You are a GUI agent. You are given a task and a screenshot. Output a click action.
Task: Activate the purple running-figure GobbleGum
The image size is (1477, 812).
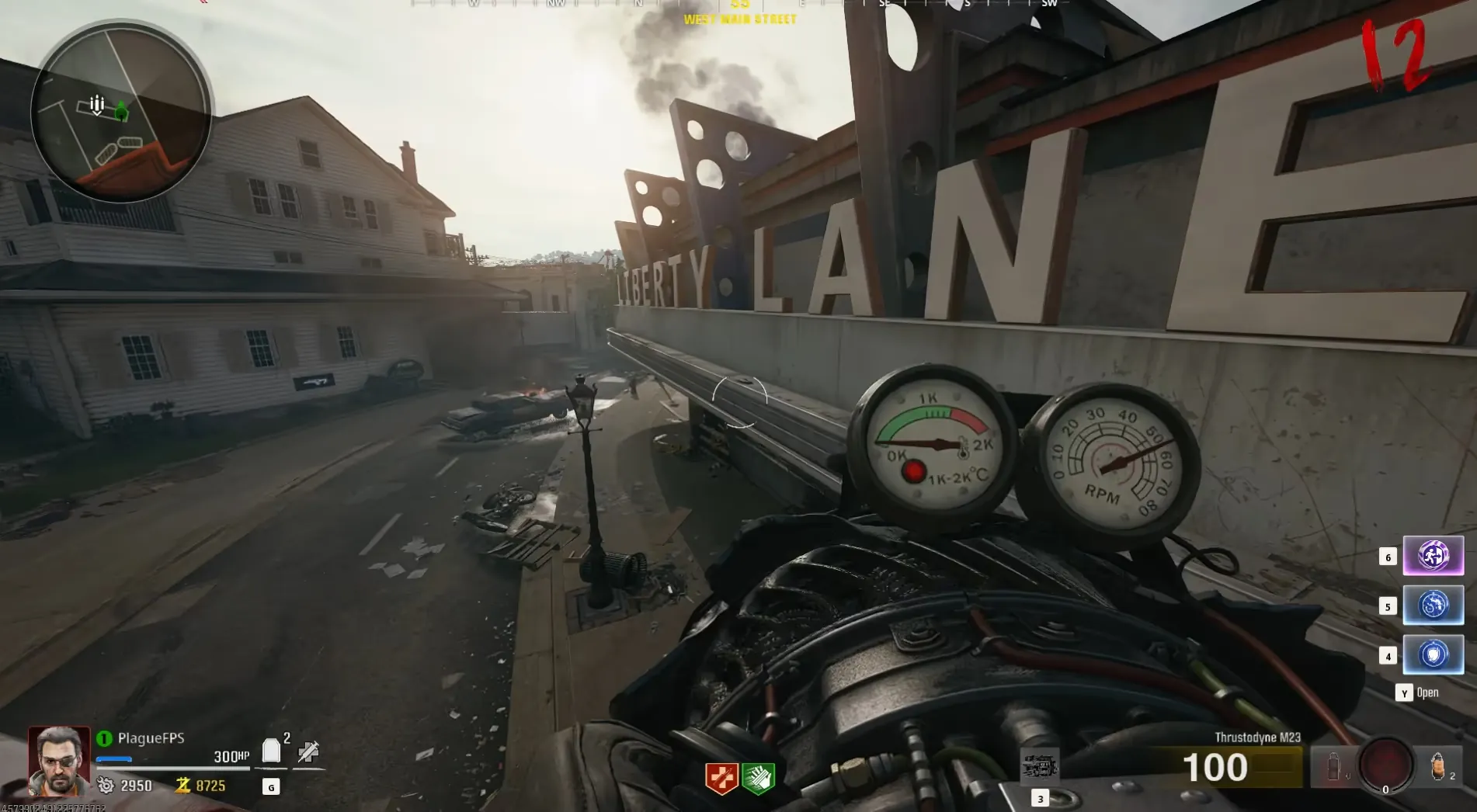[x=1433, y=556]
